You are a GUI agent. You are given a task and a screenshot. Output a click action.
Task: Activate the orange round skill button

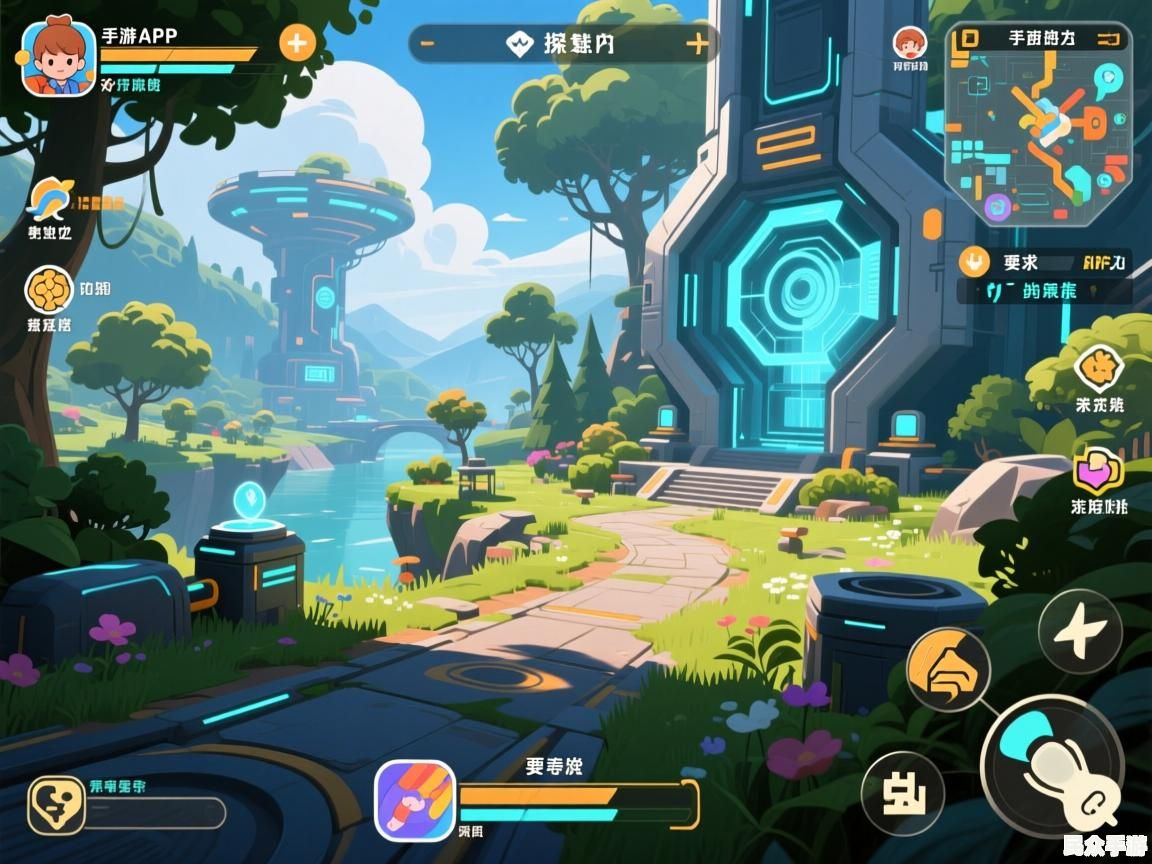coord(948,669)
